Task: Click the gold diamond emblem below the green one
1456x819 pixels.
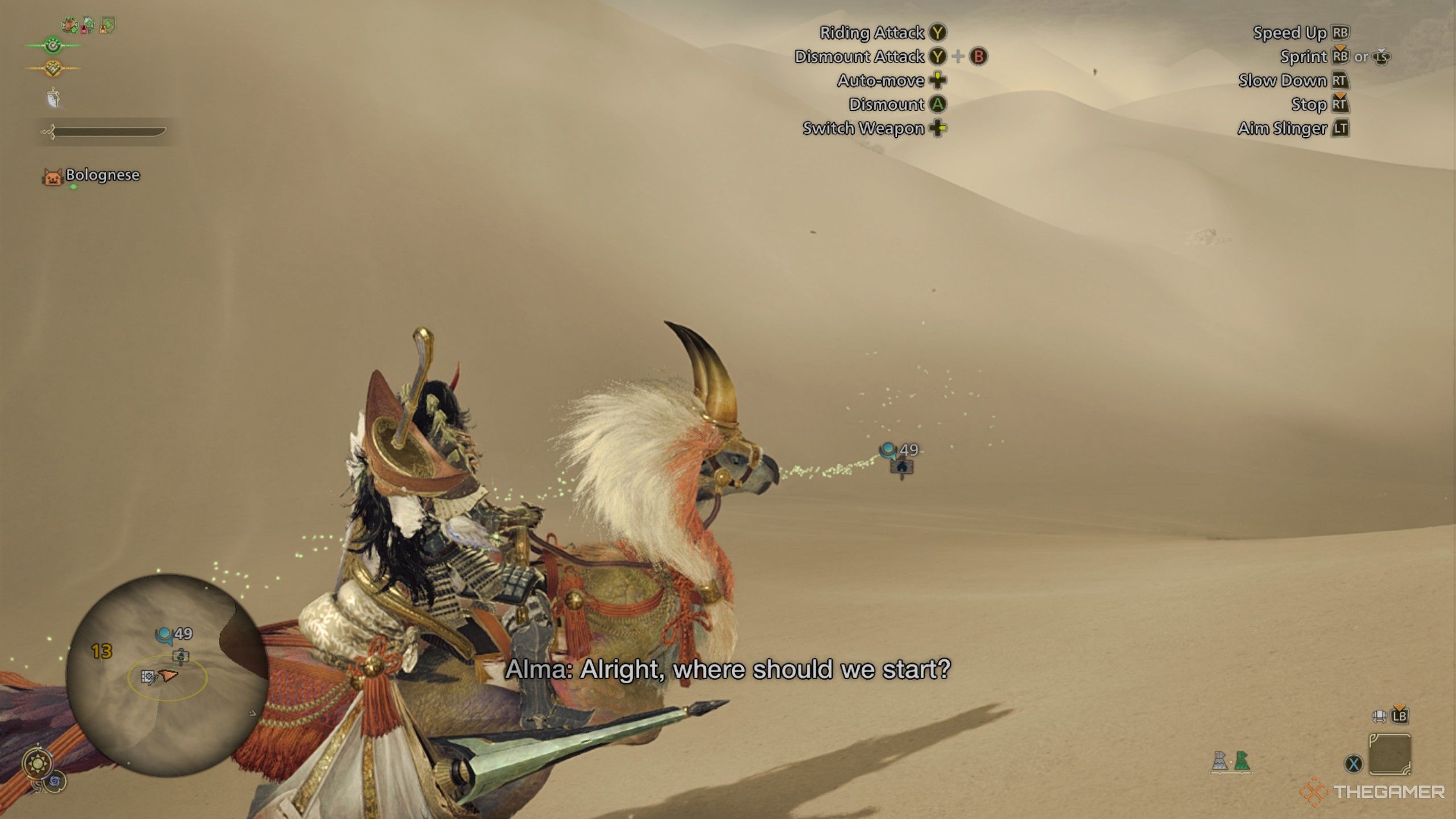Action: 53,68
